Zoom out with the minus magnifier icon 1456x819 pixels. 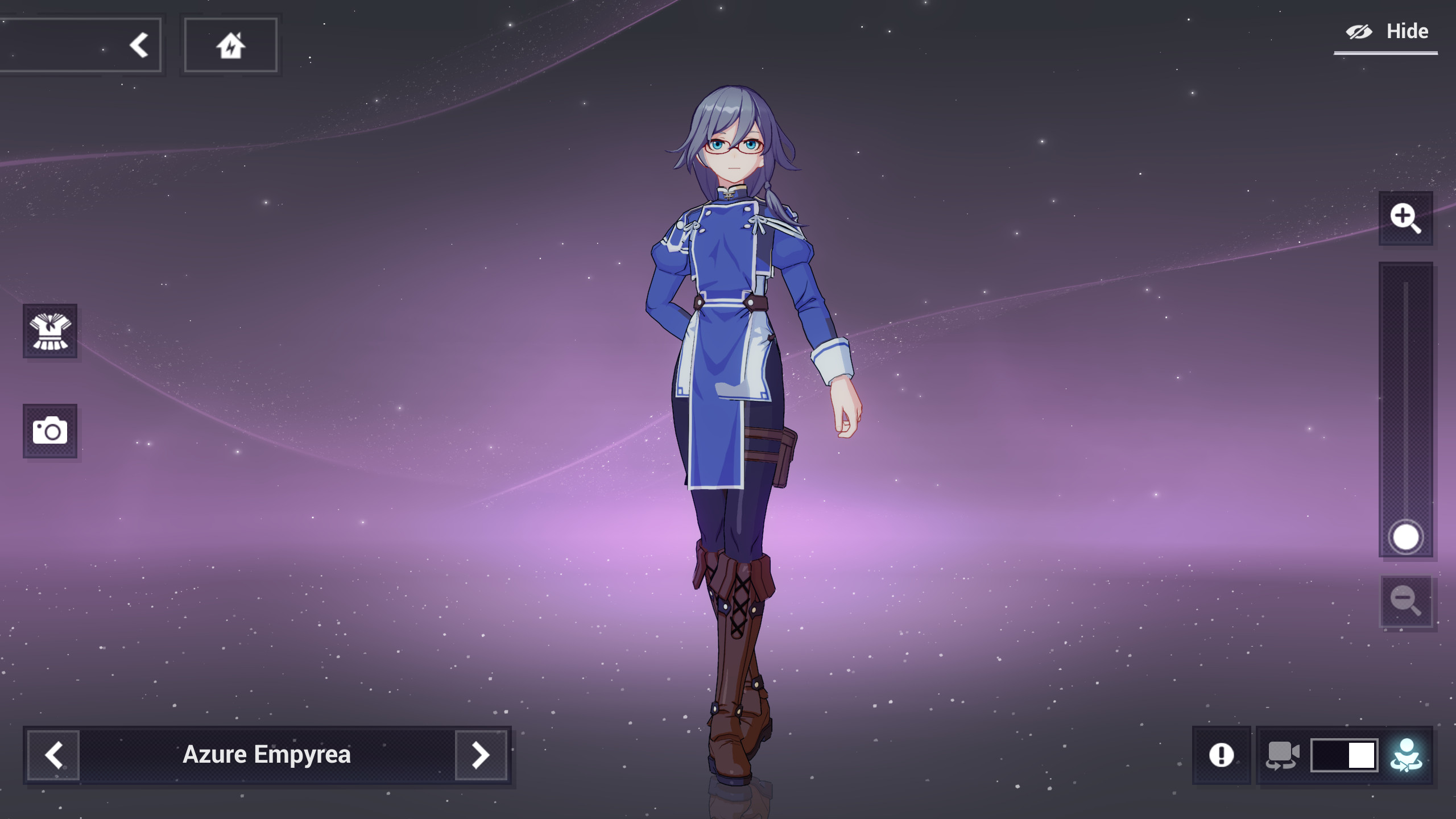1407,601
